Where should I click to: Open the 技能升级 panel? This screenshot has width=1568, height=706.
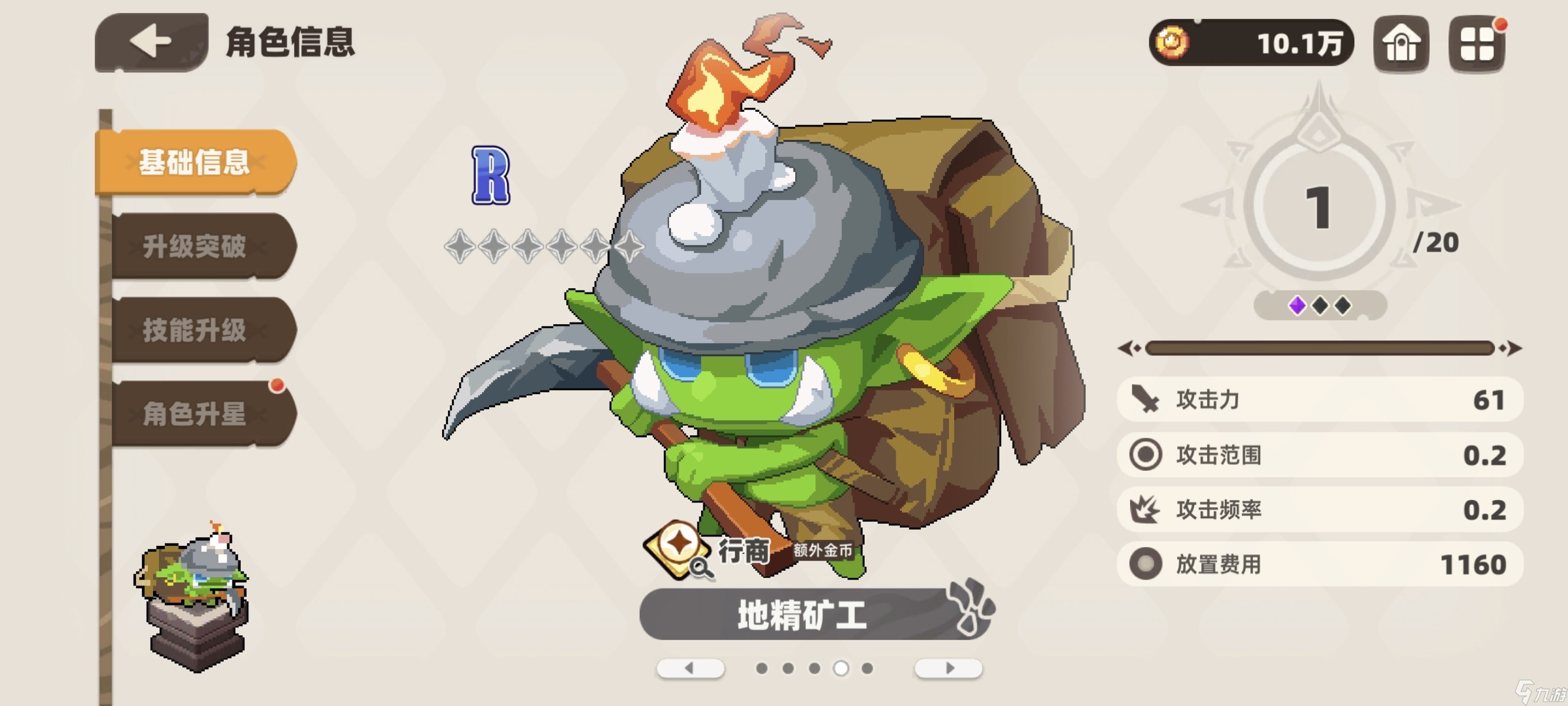tap(195, 331)
